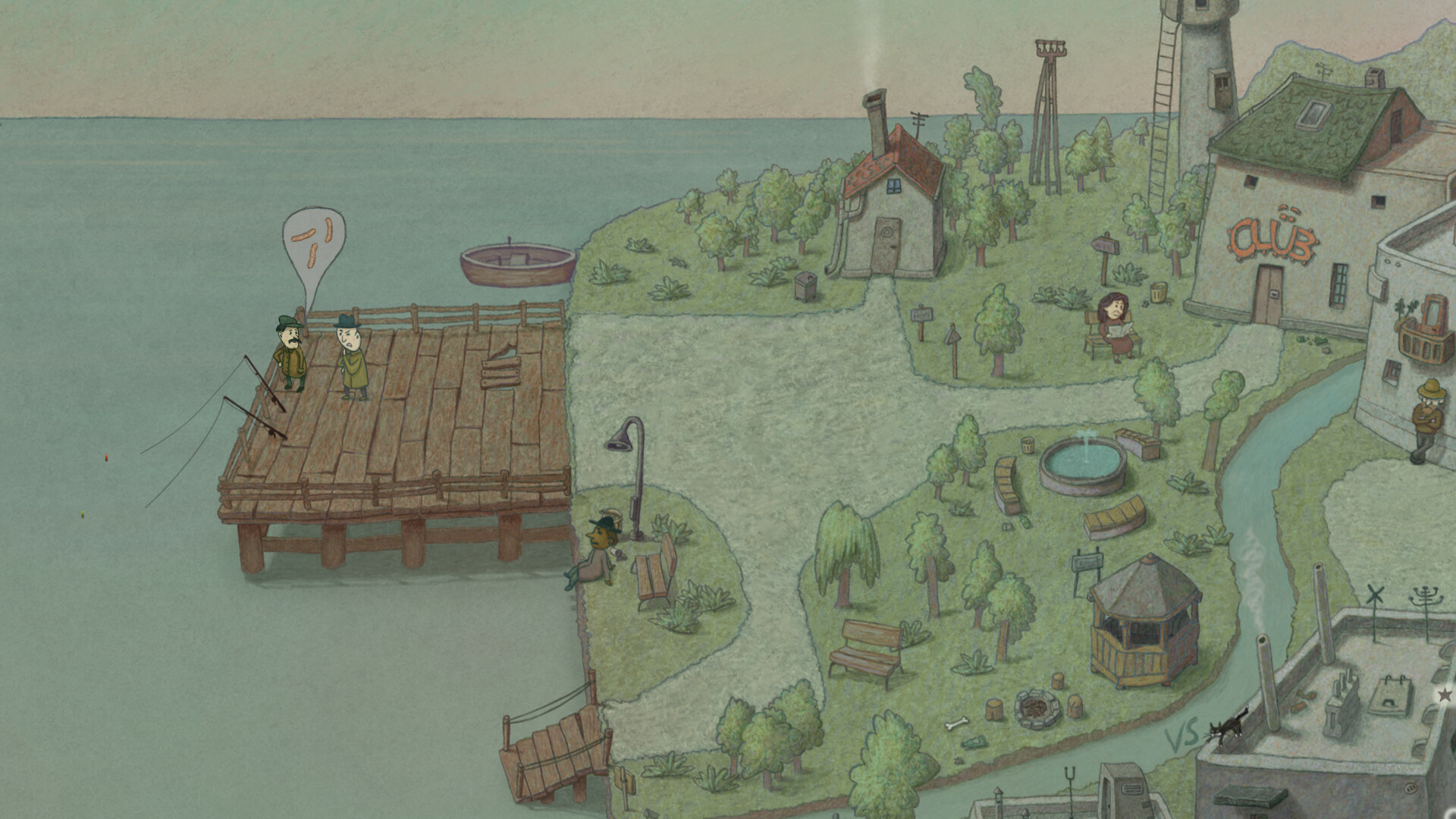Click the glowing star marker
The image size is (1456, 819).
(1446, 694)
